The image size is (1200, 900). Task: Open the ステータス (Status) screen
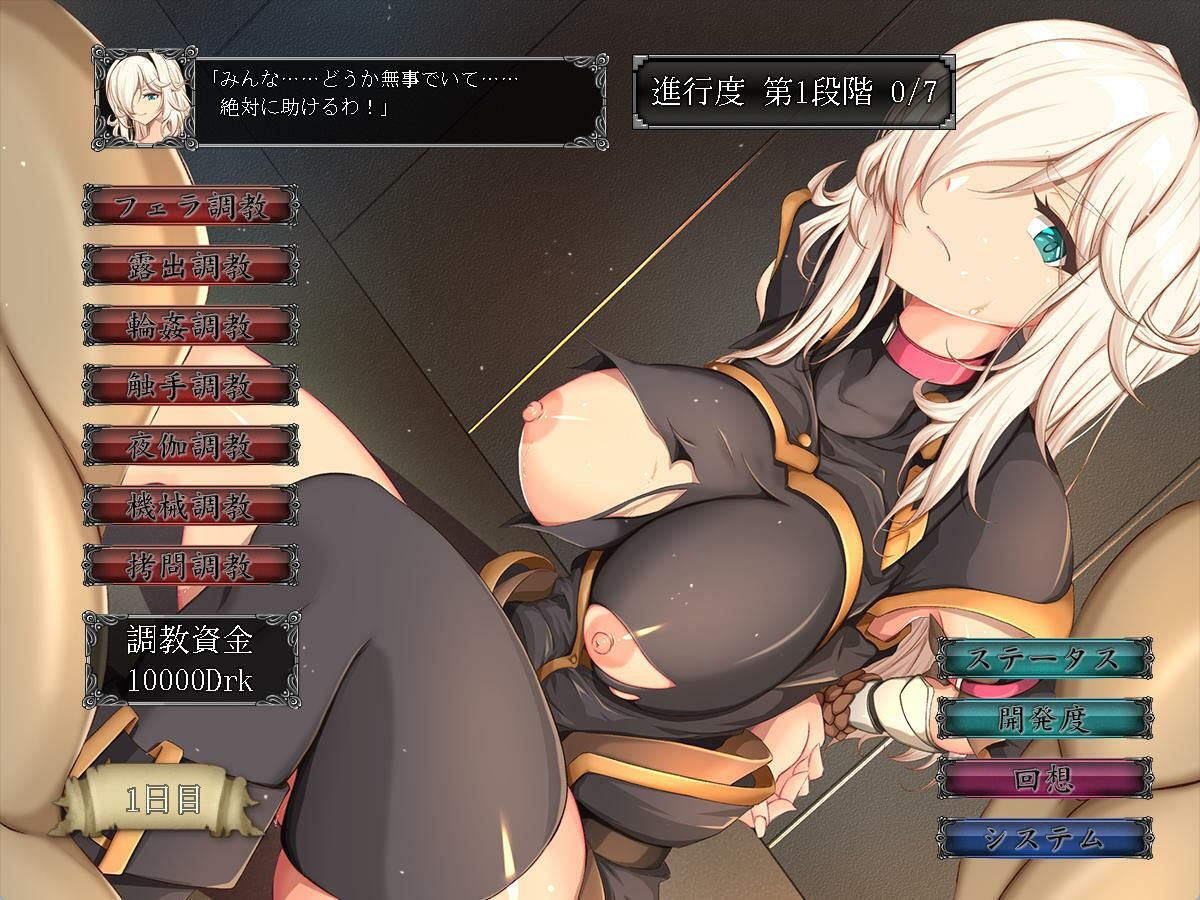[1044, 659]
